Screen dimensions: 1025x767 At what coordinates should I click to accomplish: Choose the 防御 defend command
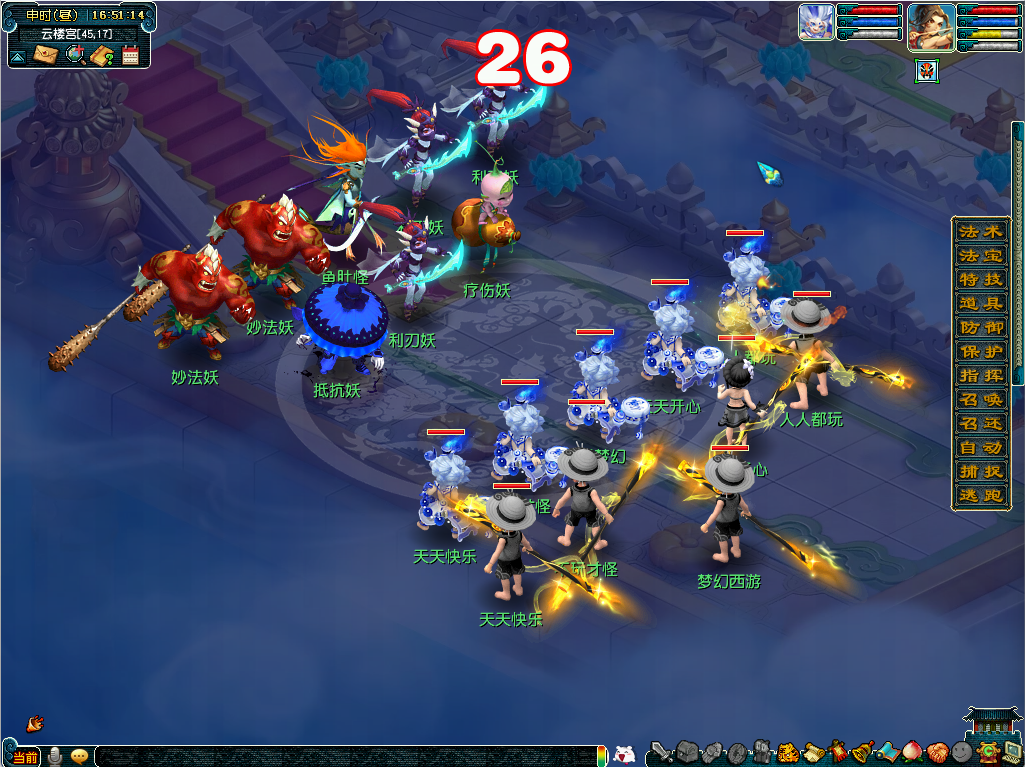980,327
